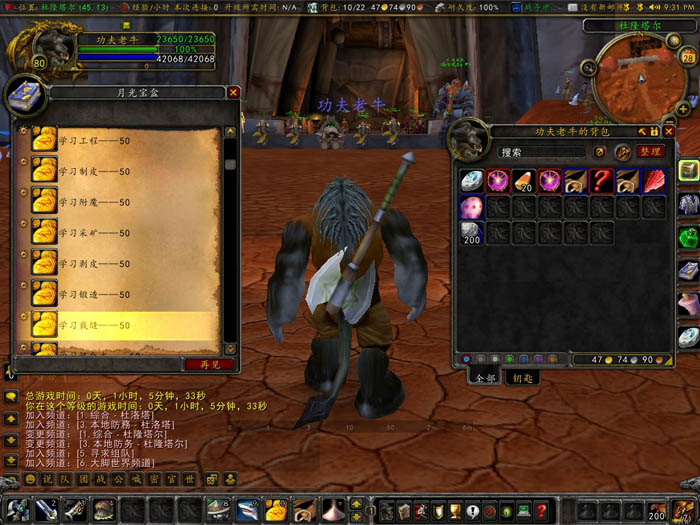This screenshot has width=700, height=525.
Task: Select the white stack of 200 item
Action: tap(471, 233)
